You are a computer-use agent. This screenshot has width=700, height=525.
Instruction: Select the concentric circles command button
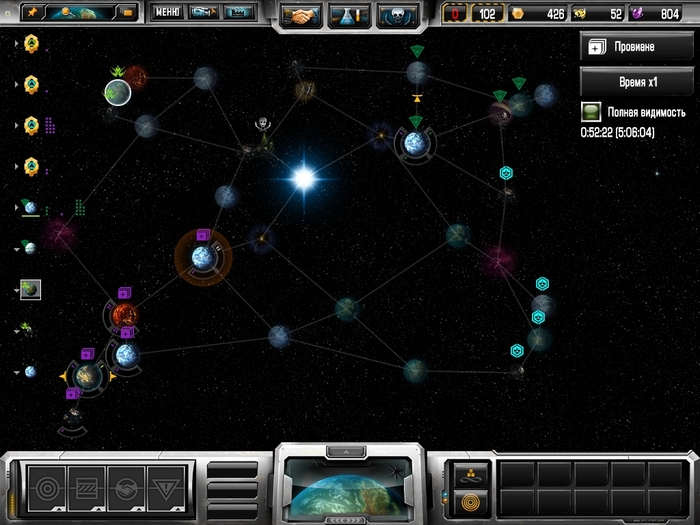click(46, 489)
